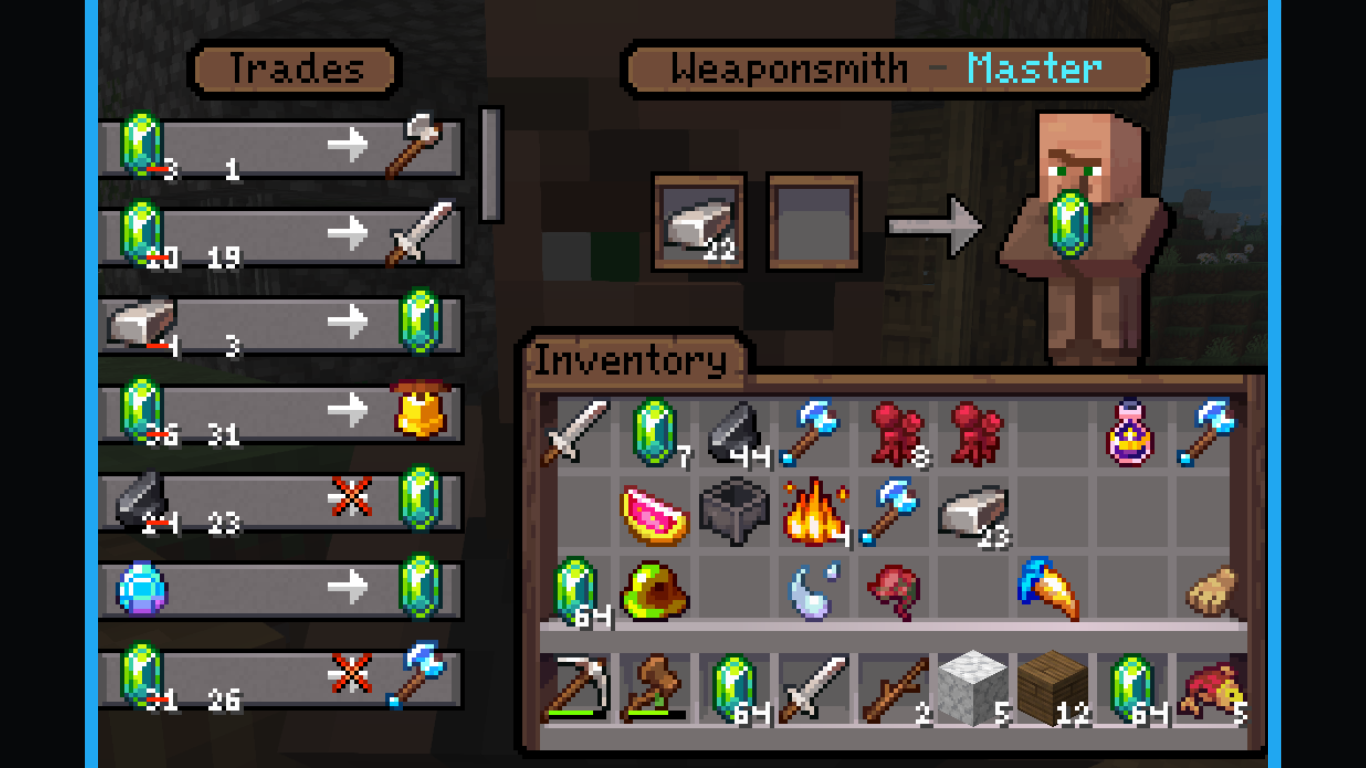Select the pink potion bottle

click(1130, 433)
